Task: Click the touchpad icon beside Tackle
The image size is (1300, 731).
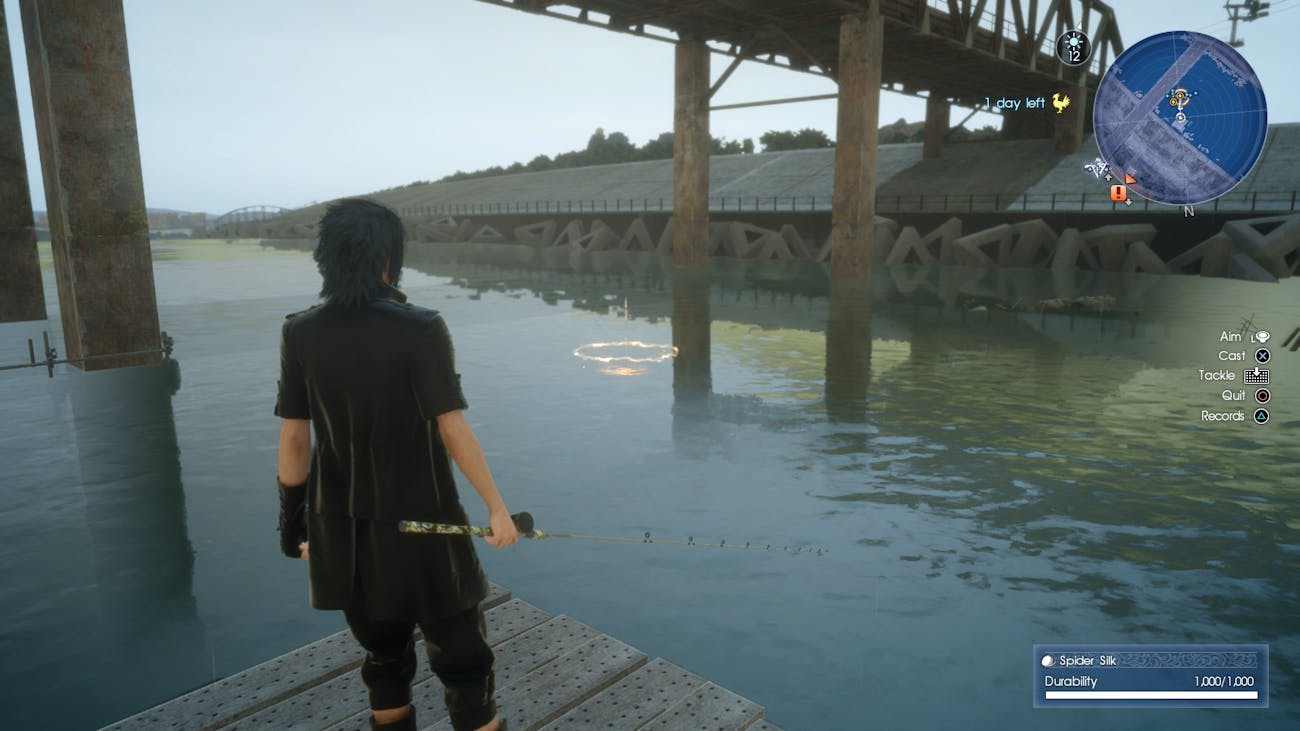Action: [x=1256, y=376]
